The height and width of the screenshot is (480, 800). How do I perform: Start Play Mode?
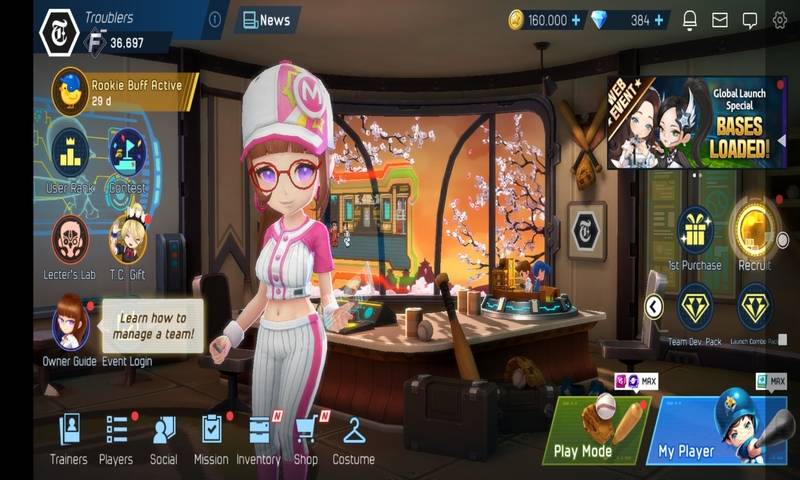[x=596, y=430]
